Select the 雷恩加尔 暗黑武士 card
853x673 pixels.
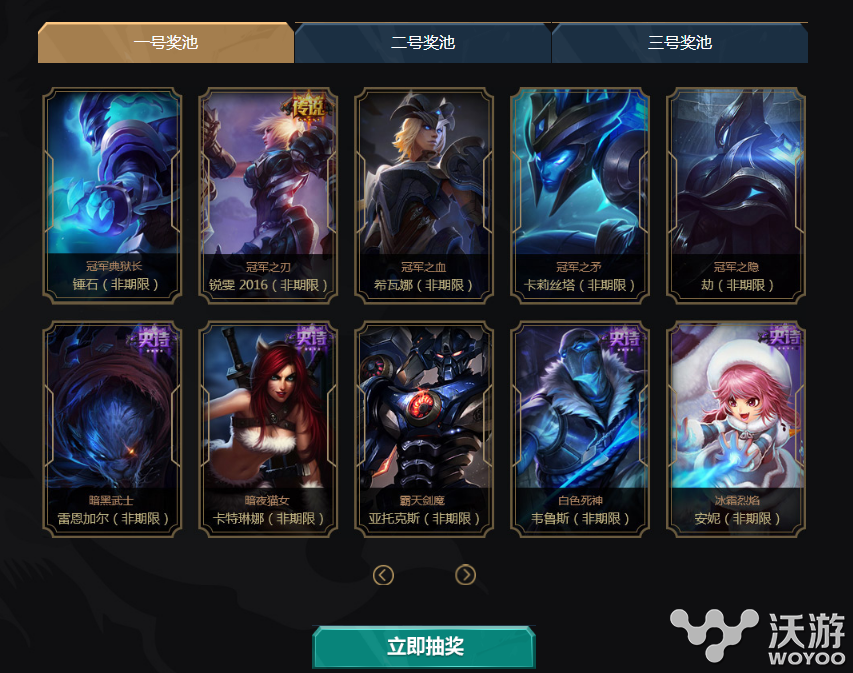pyautogui.click(x=112, y=429)
